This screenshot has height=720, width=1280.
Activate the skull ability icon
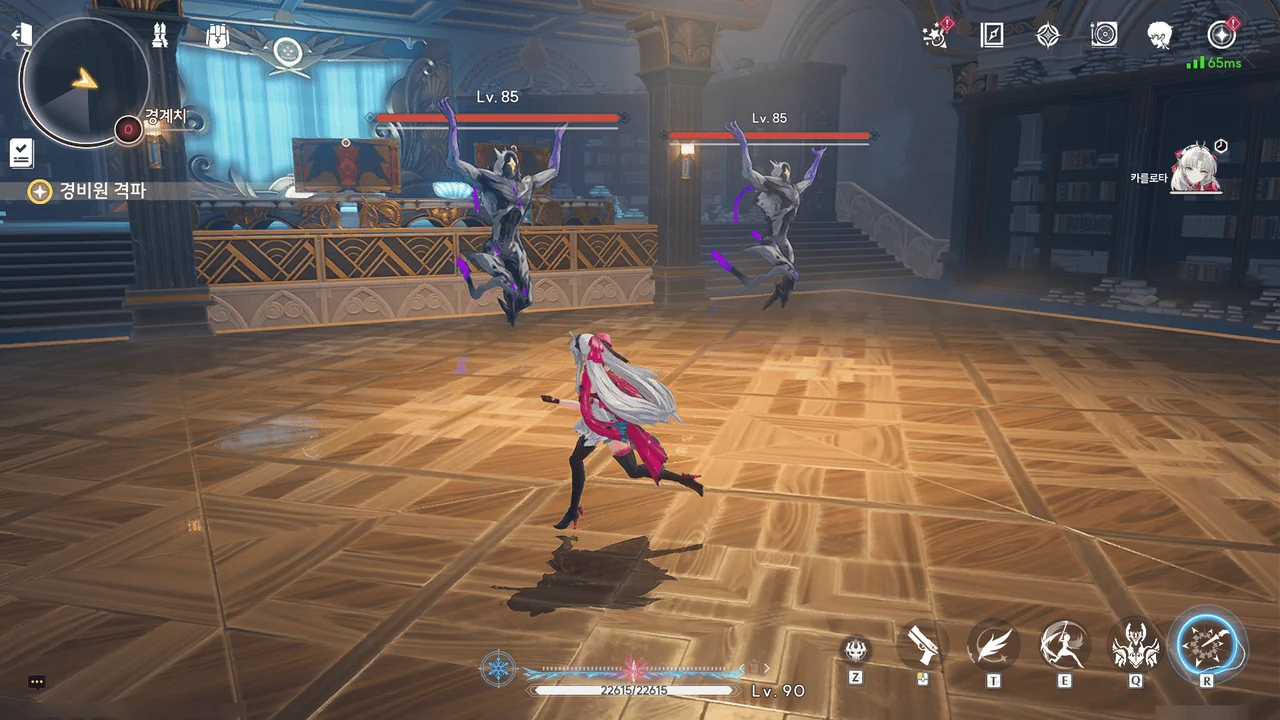click(x=855, y=651)
